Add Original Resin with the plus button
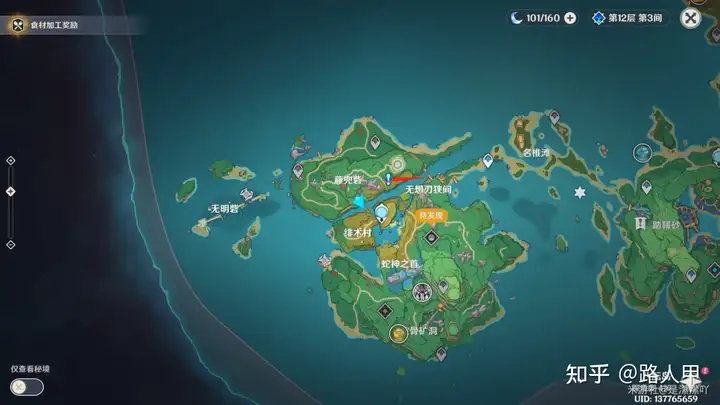Viewport: 720px width, 405px height. (x=570, y=18)
